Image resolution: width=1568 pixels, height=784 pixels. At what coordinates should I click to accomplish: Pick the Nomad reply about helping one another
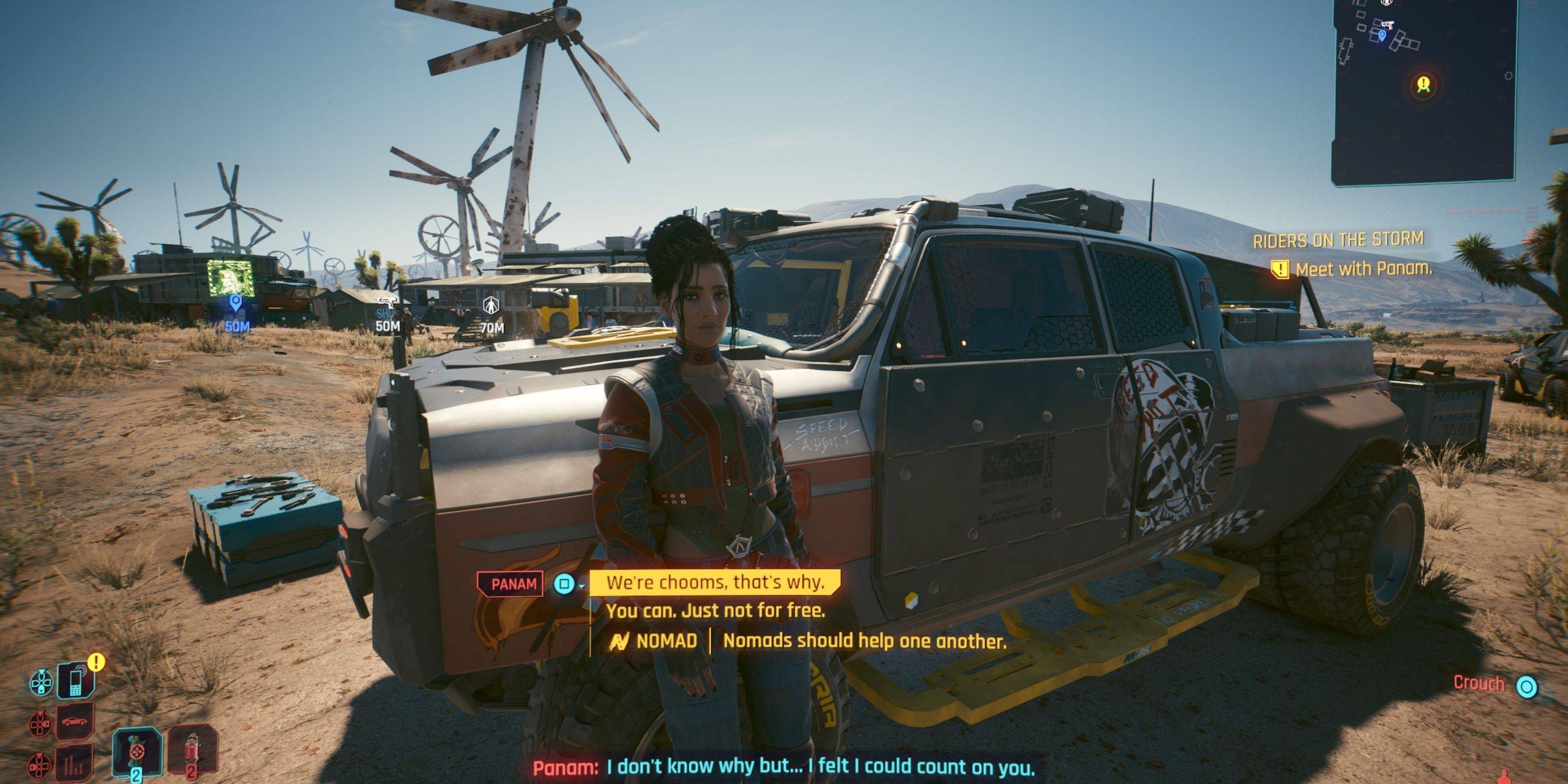864,640
